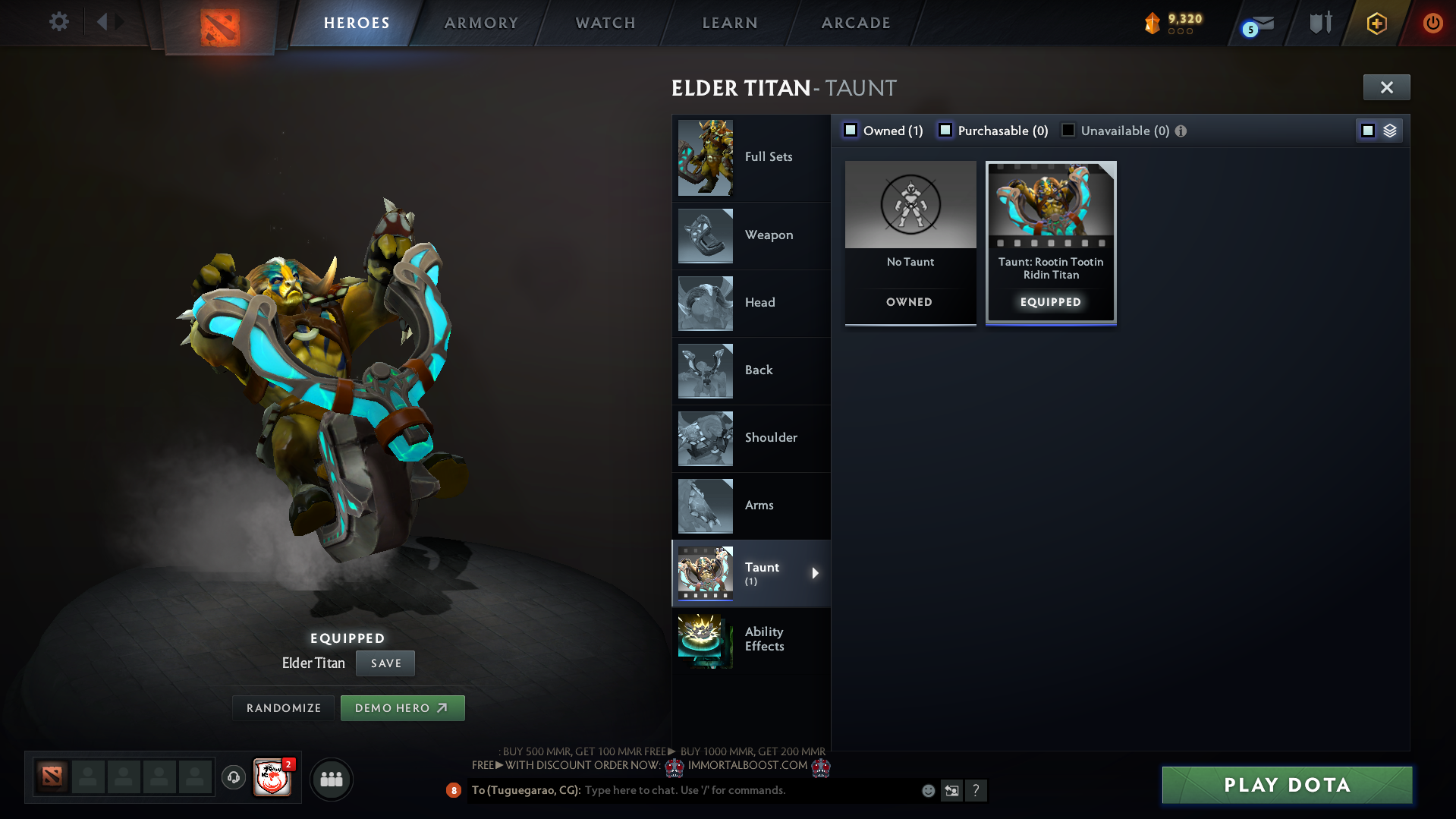Open the Find Party grid icon
Viewport: 1456px width, 819px height.
point(331,779)
